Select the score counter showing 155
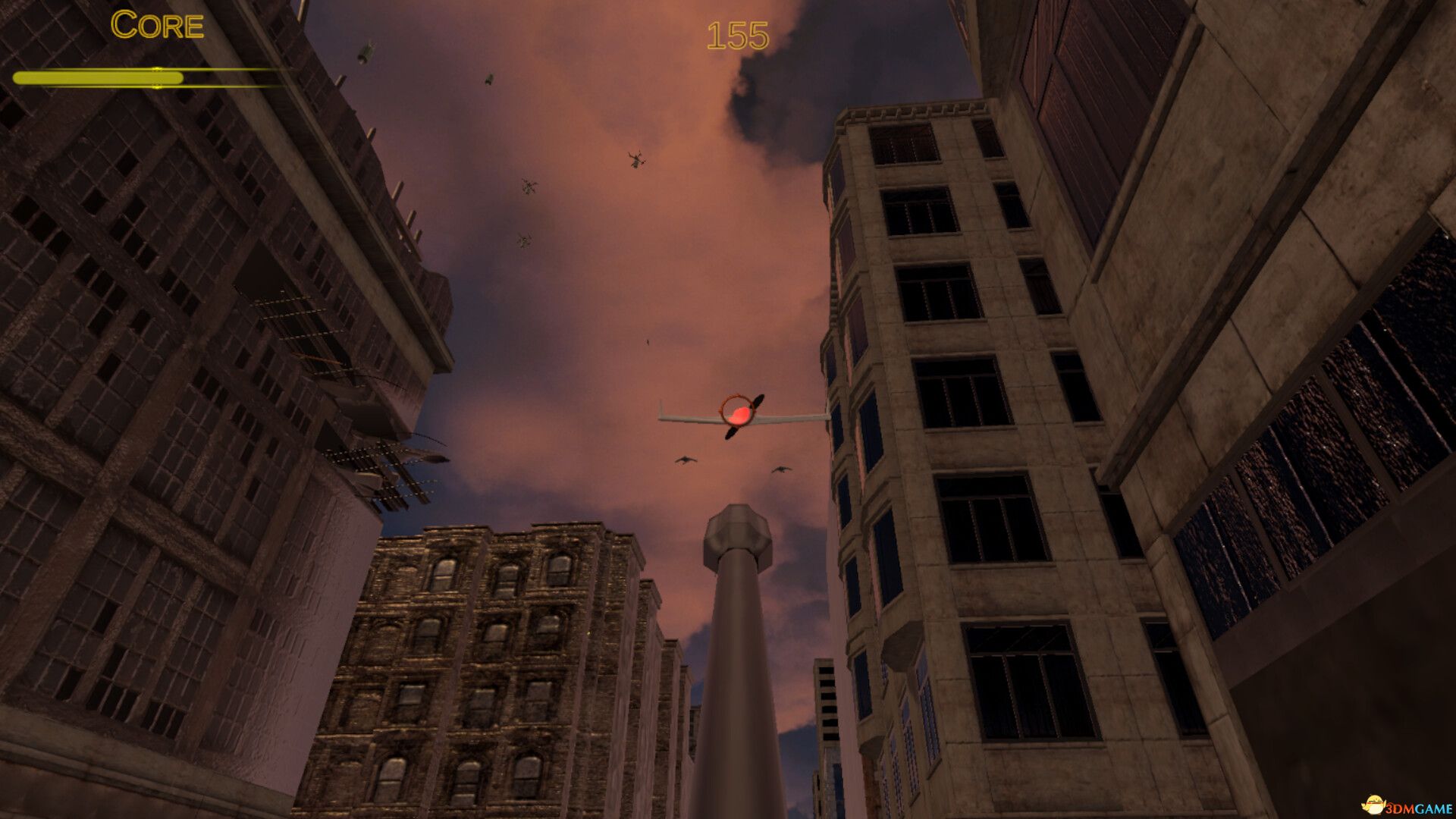1456x819 pixels. click(x=736, y=32)
